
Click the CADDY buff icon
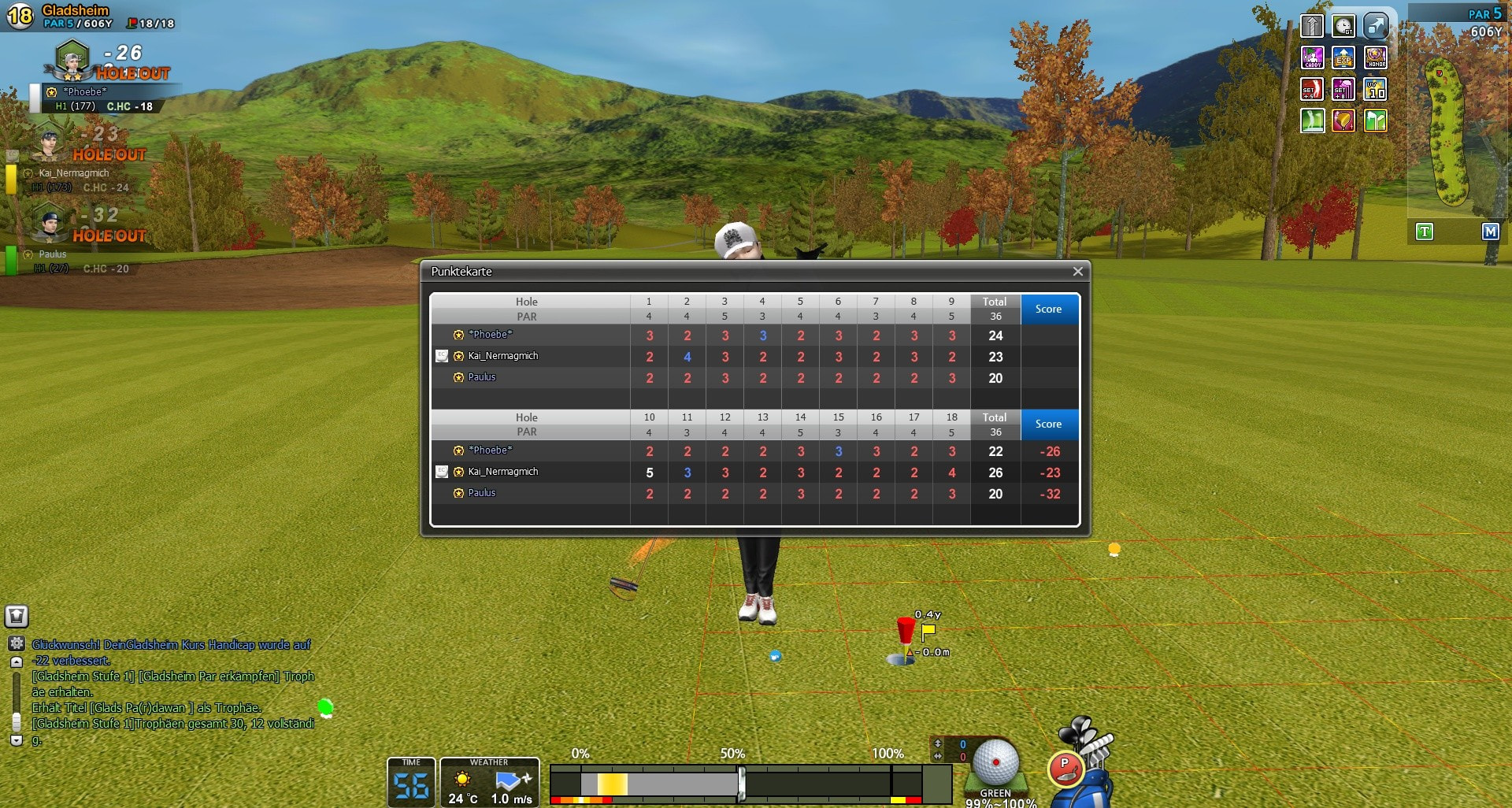tap(1312, 57)
